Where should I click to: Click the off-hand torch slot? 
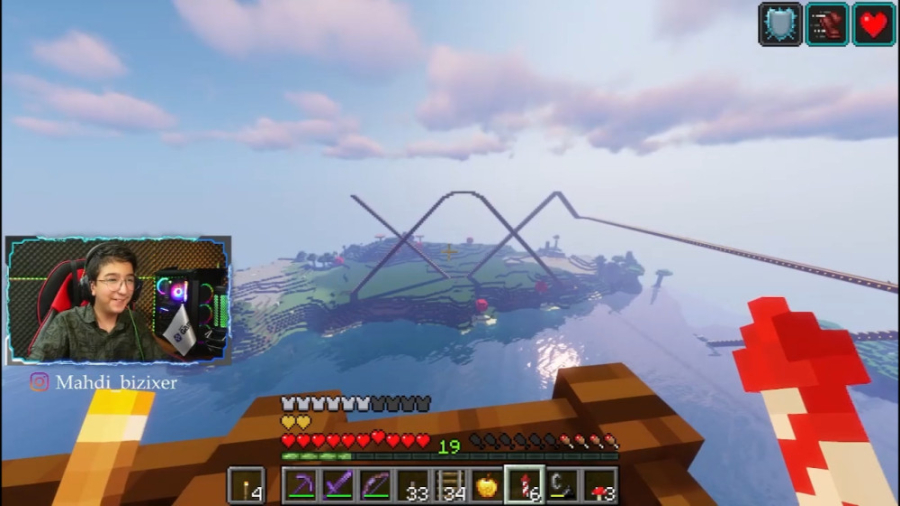click(x=246, y=486)
